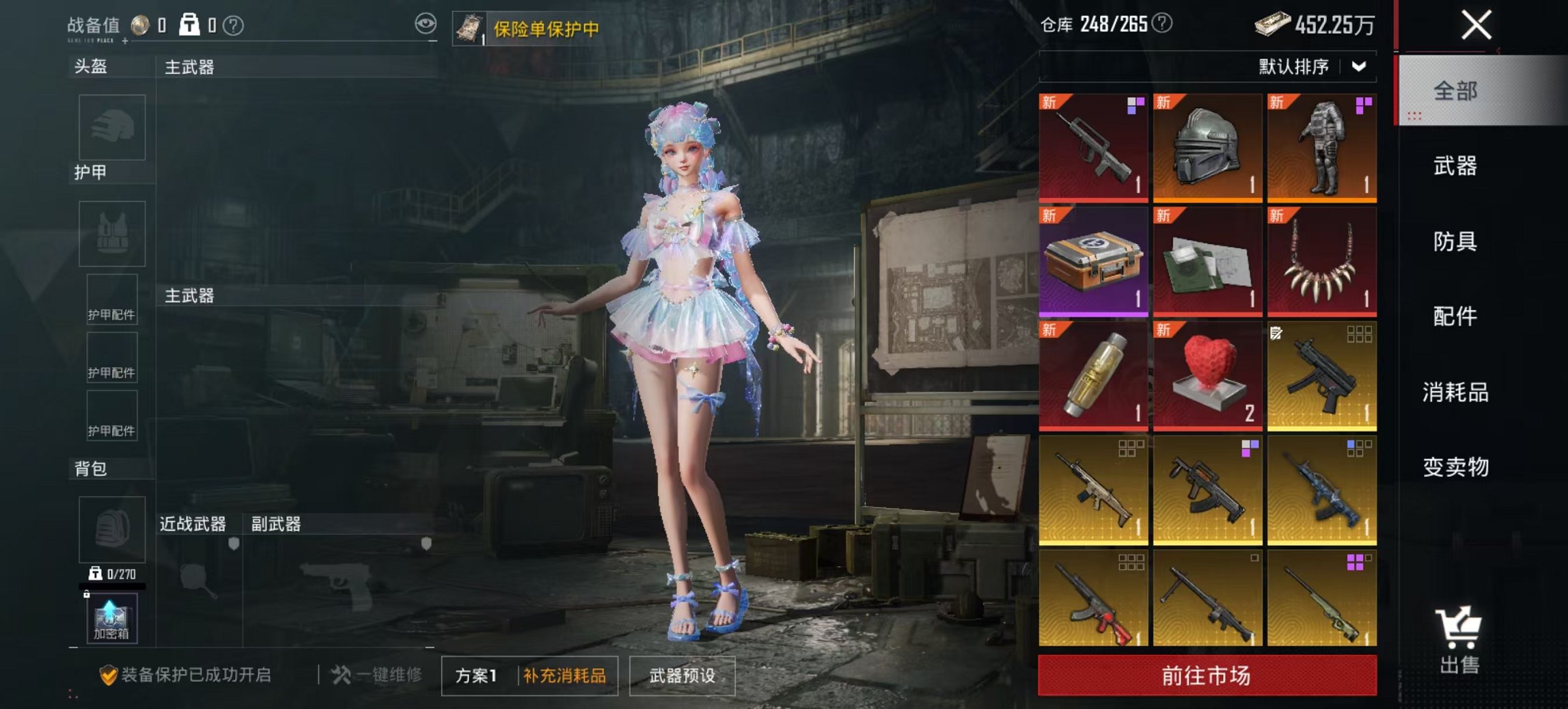Viewport: 1568px width, 709px height.
Task: Switch to the 防具 category tab
Action: tap(1456, 241)
